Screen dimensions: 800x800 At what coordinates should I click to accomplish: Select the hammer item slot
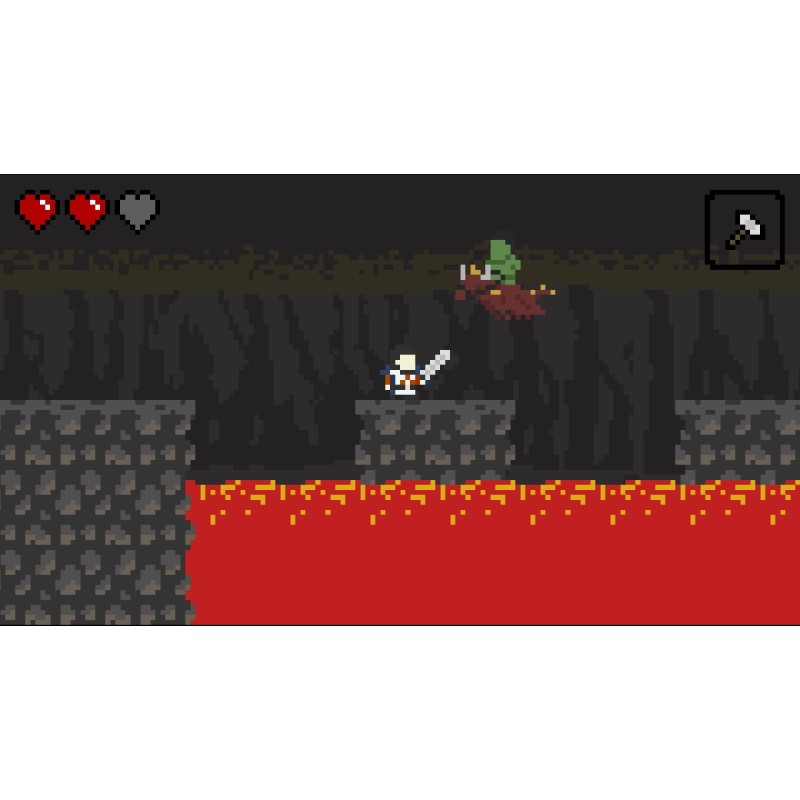point(744,230)
